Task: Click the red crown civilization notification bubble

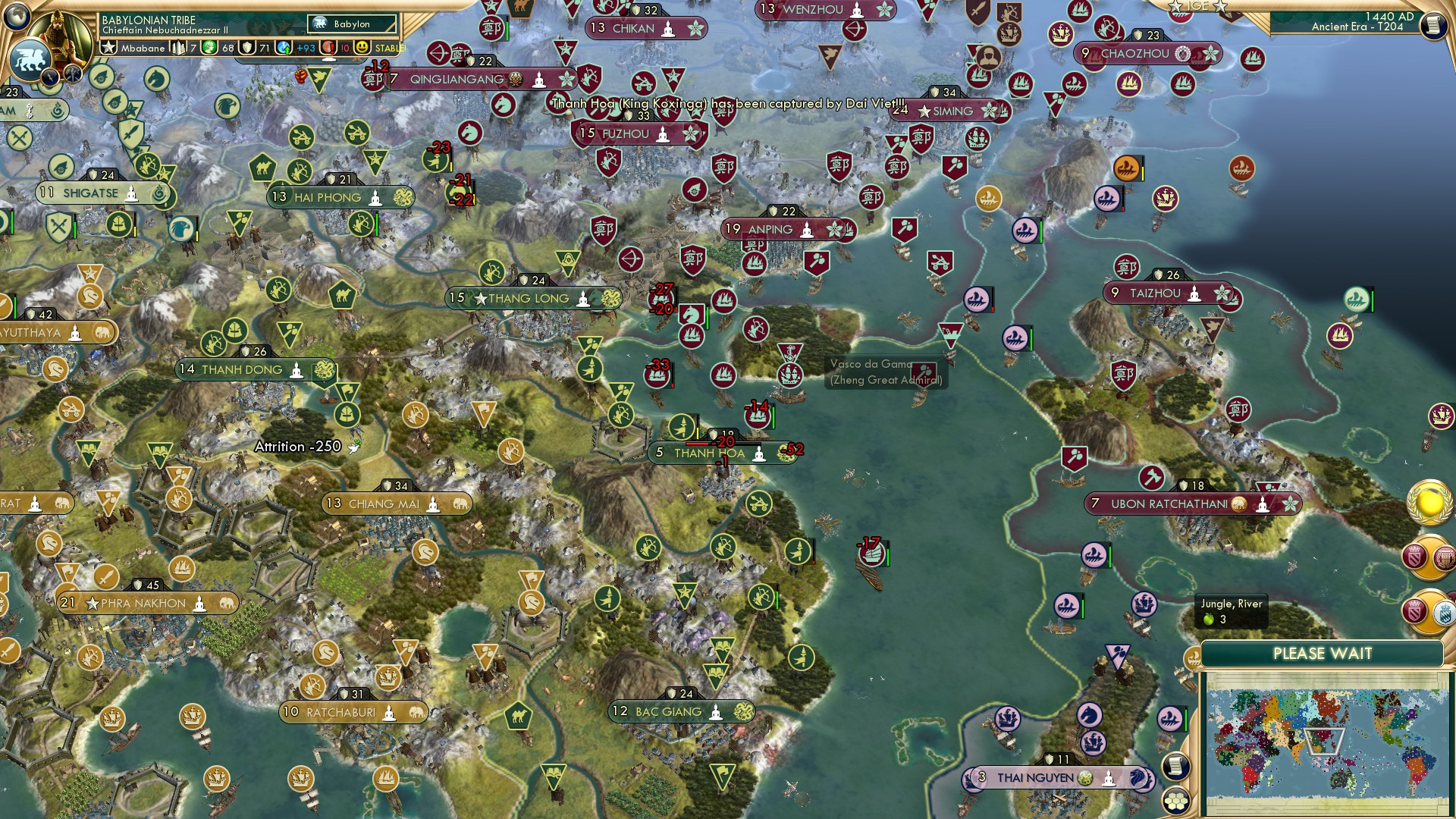Action: (x=1415, y=557)
